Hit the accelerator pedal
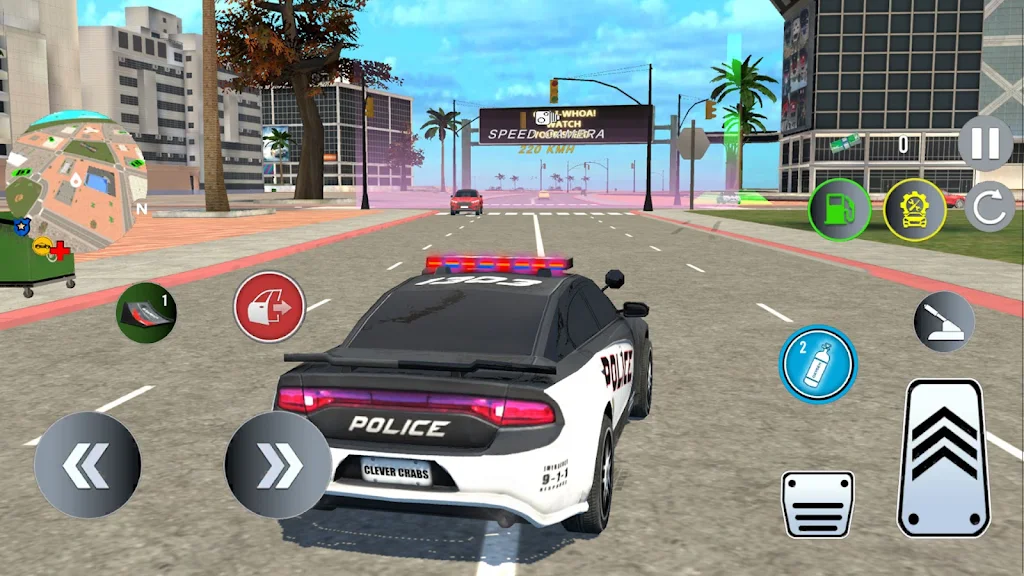1024x576 pixels. pyautogui.click(x=943, y=457)
